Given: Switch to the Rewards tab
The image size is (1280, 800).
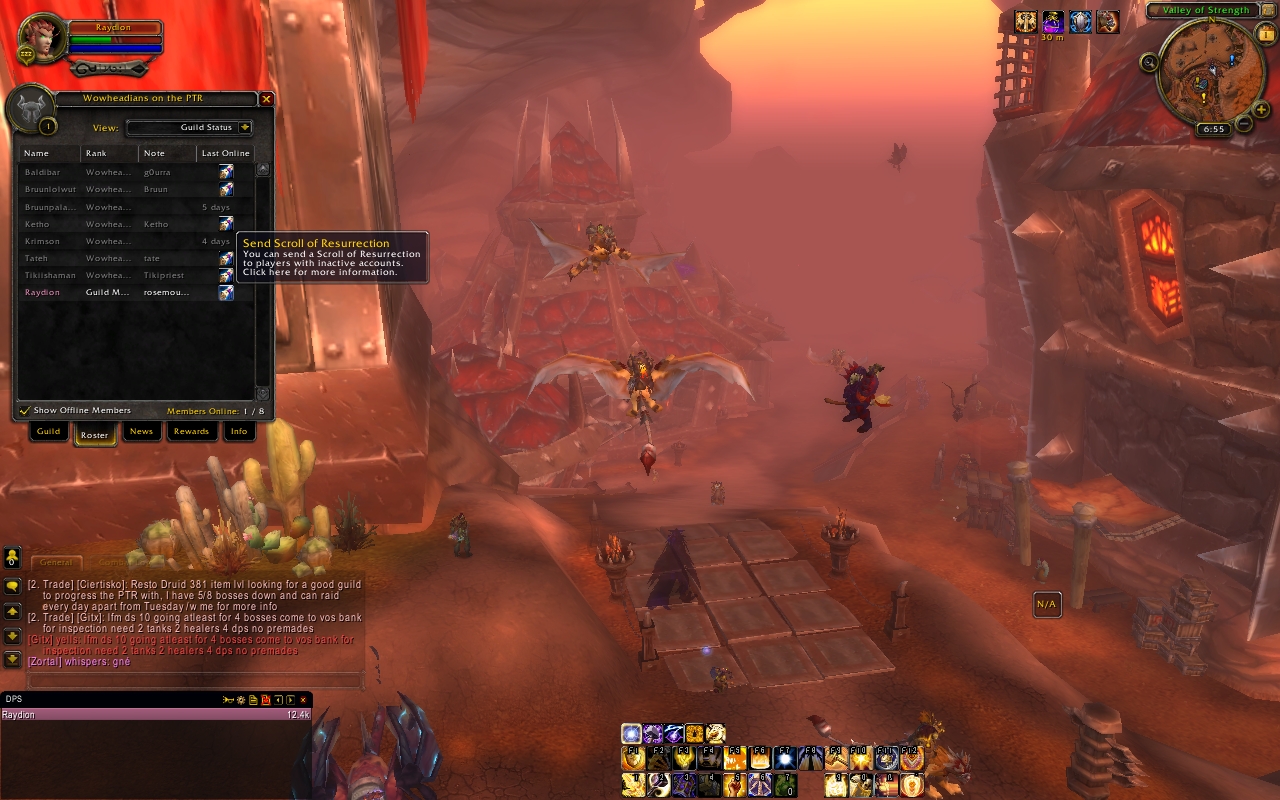Looking at the screenshot, I should tap(191, 432).
